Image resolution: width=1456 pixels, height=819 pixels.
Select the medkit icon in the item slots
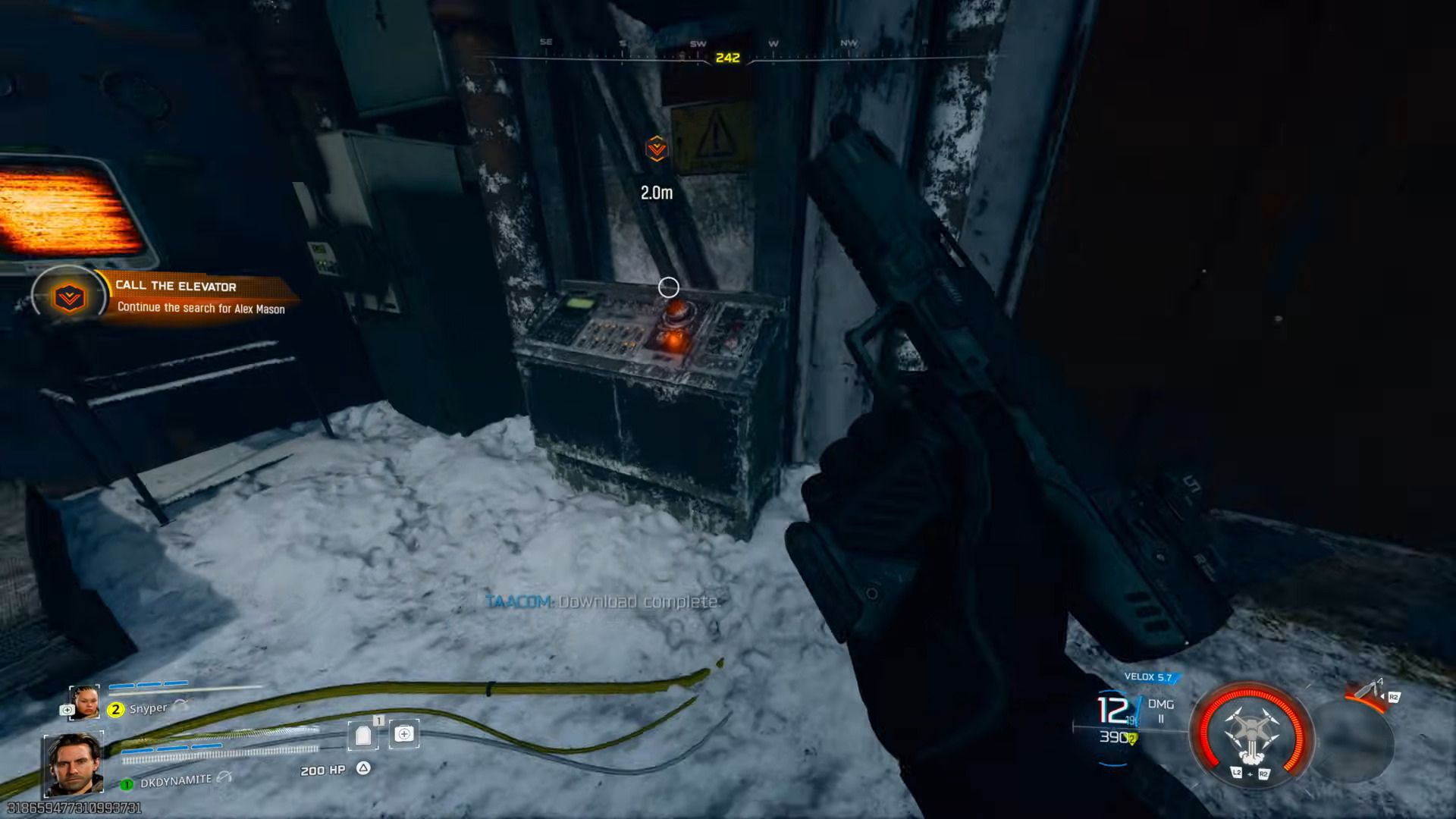point(404,734)
